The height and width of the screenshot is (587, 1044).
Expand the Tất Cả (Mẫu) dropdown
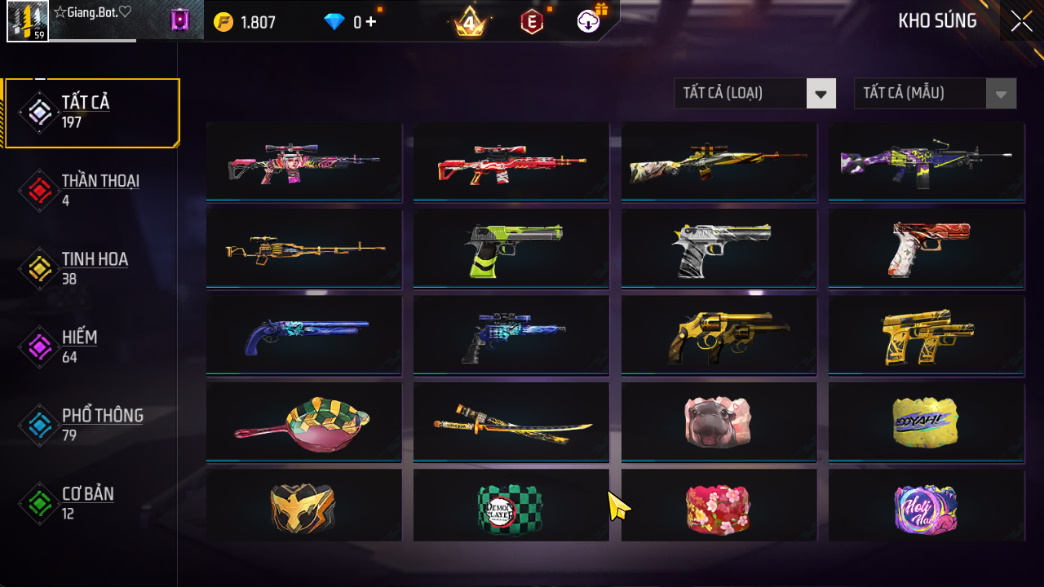click(x=934, y=93)
